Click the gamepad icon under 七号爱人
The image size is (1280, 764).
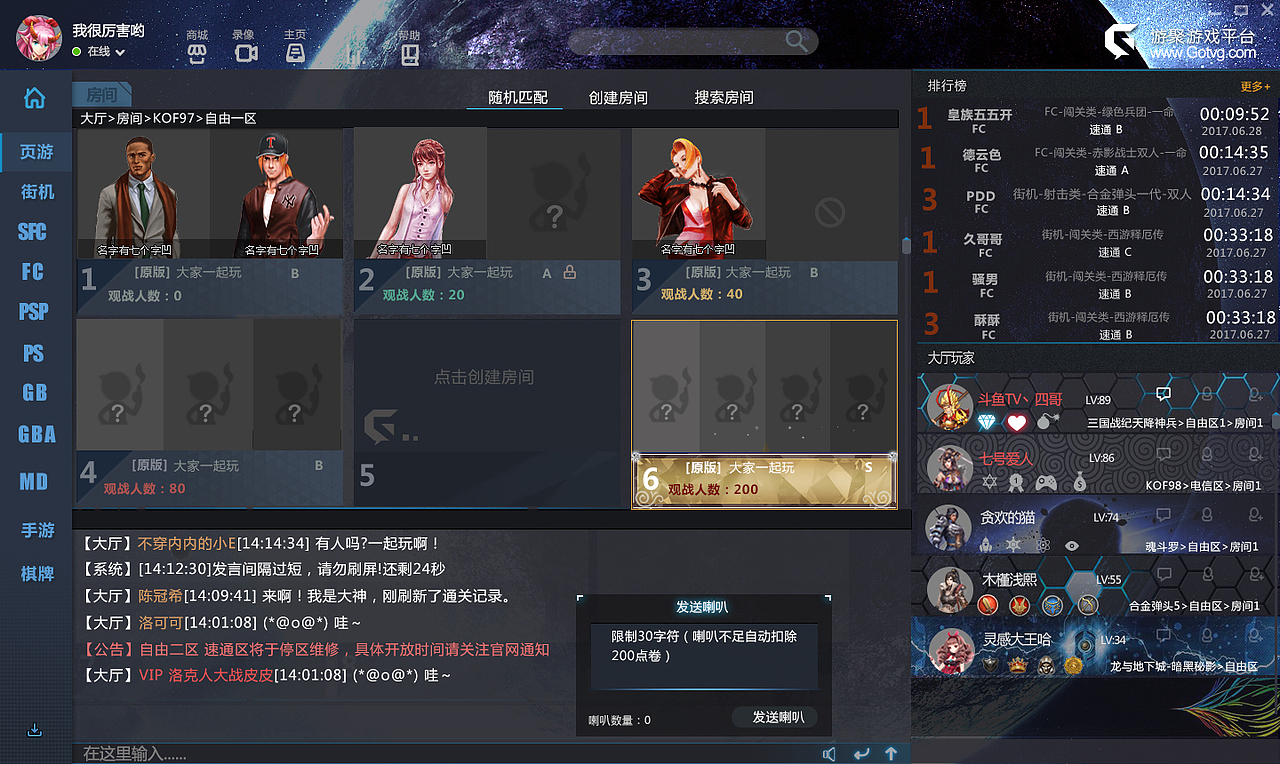(x=1047, y=483)
